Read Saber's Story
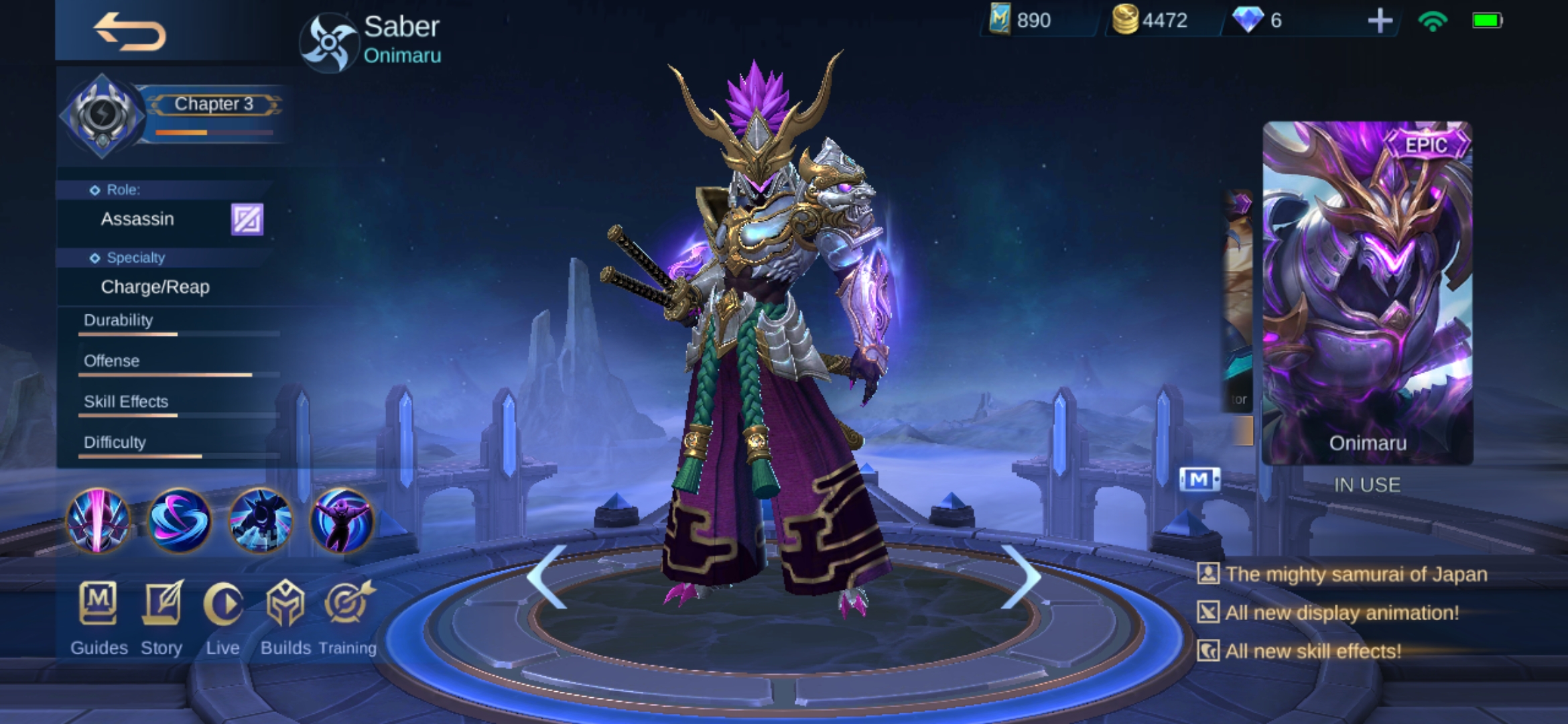 pos(161,617)
